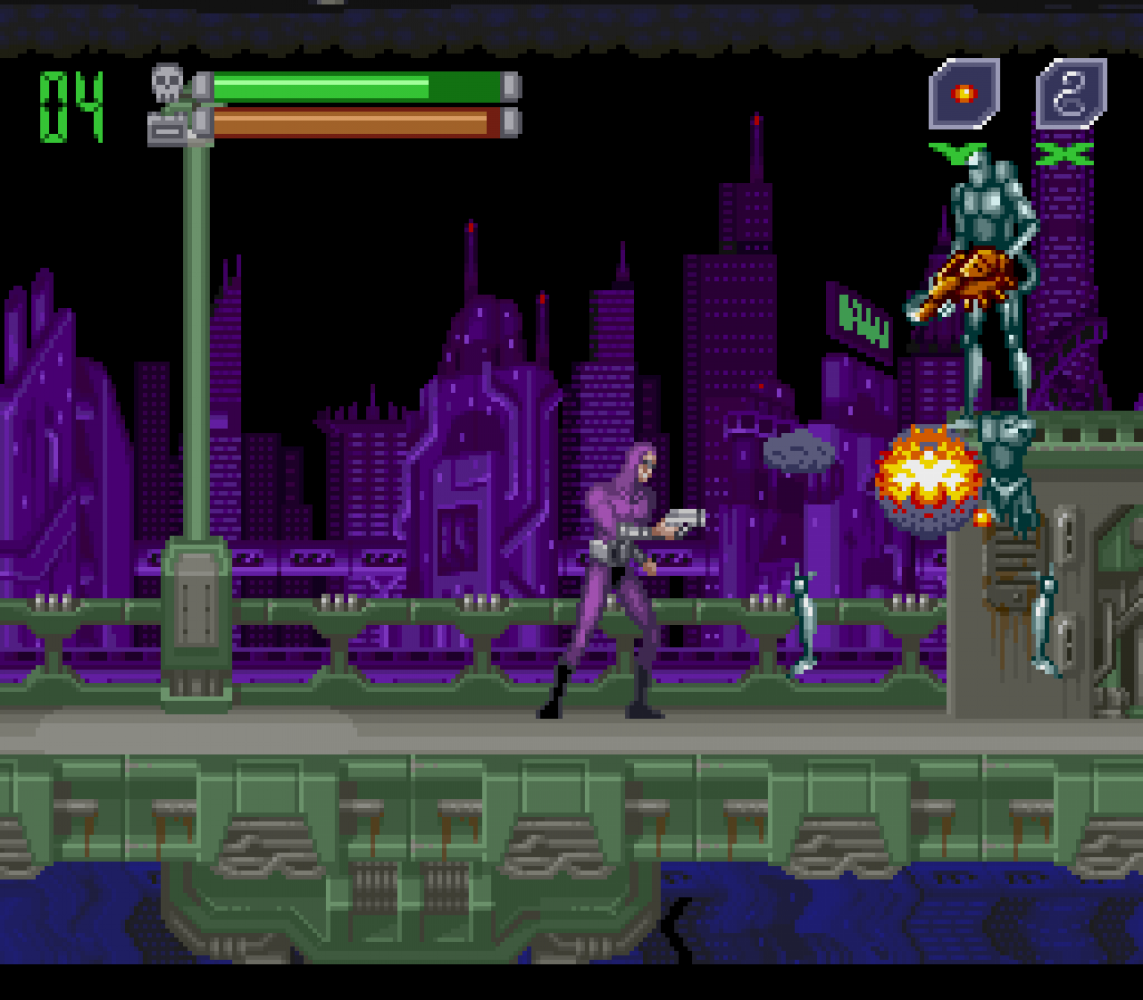Select the coiled rope weapon slot
1143x1000 pixels.
1071,94
